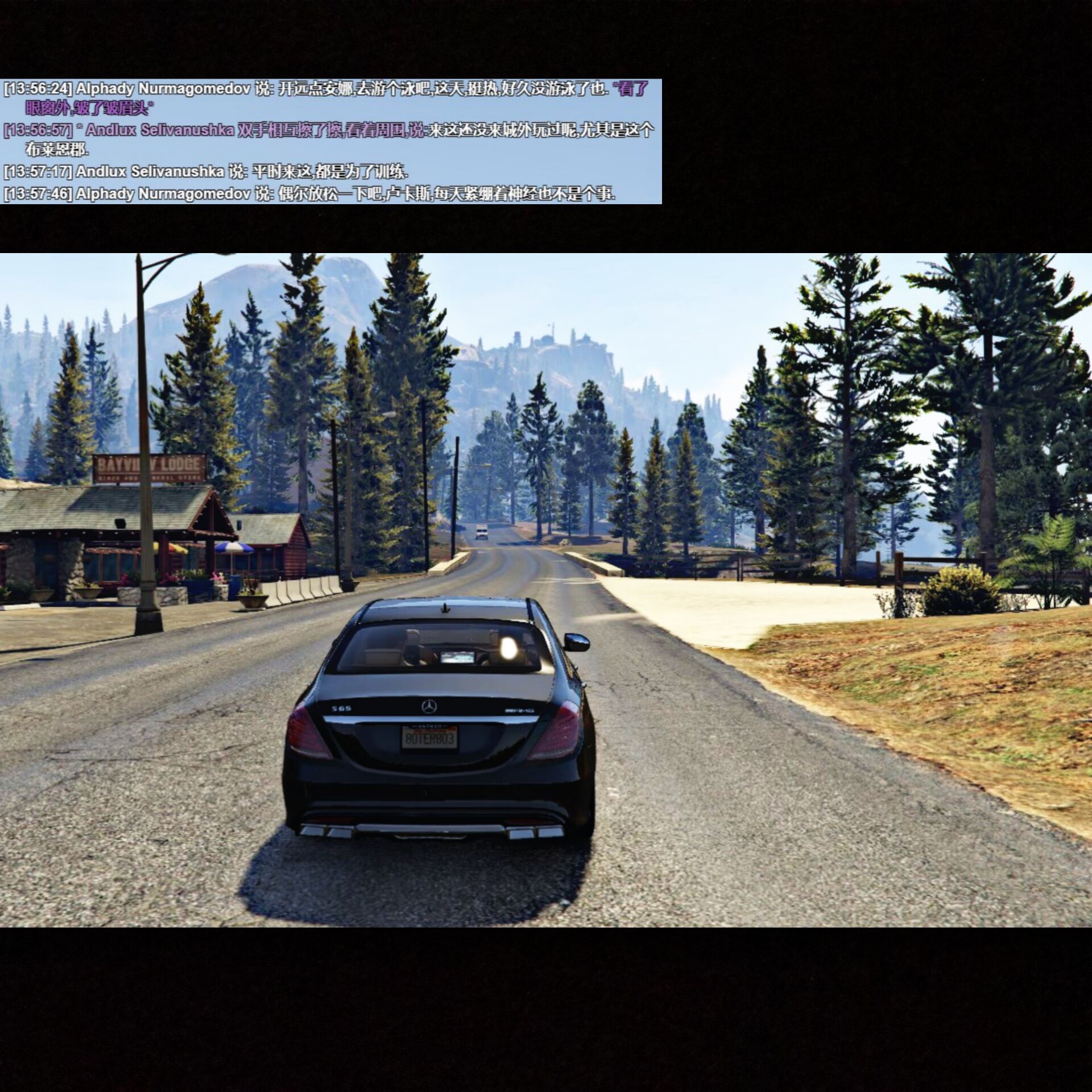The image size is (1092, 1092).
Task: Select the 13:57:46 chat line from Alphady
Action: pos(309,194)
